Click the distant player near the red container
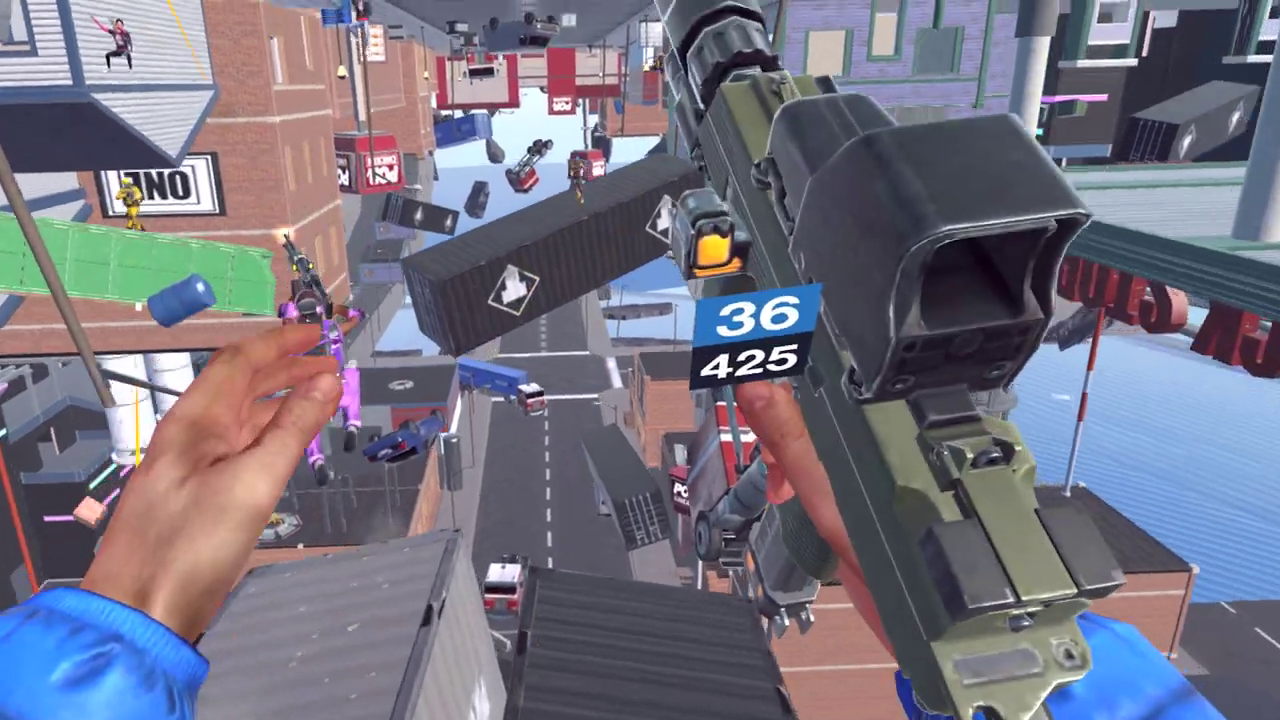This screenshot has height=720, width=1280. tap(578, 178)
